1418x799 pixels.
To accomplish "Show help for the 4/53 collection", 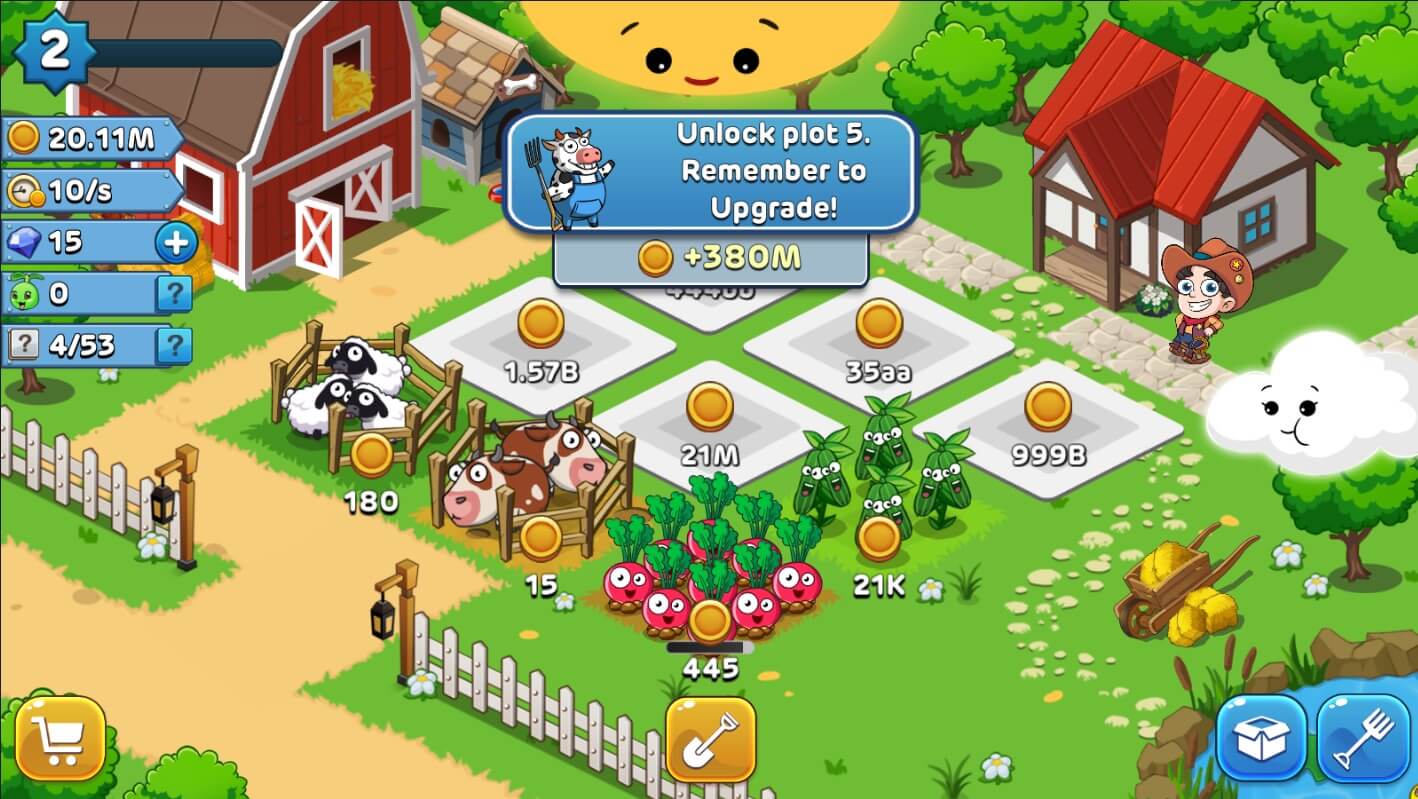I will pyautogui.click(x=174, y=346).
